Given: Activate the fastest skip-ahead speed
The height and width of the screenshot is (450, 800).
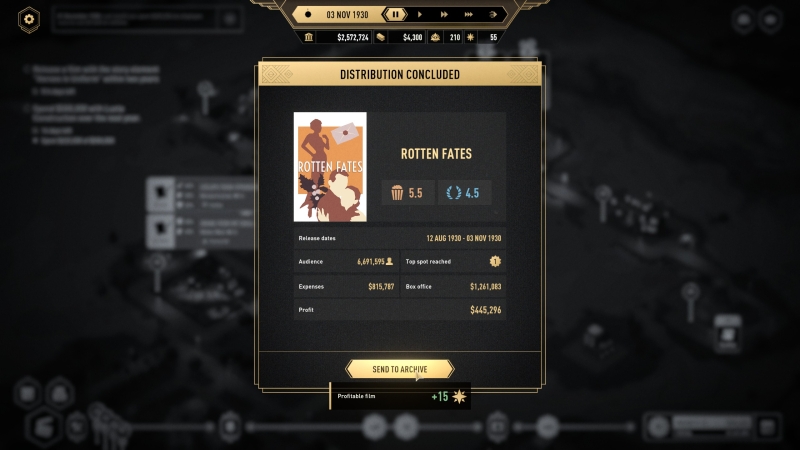Looking at the screenshot, I should [493, 14].
